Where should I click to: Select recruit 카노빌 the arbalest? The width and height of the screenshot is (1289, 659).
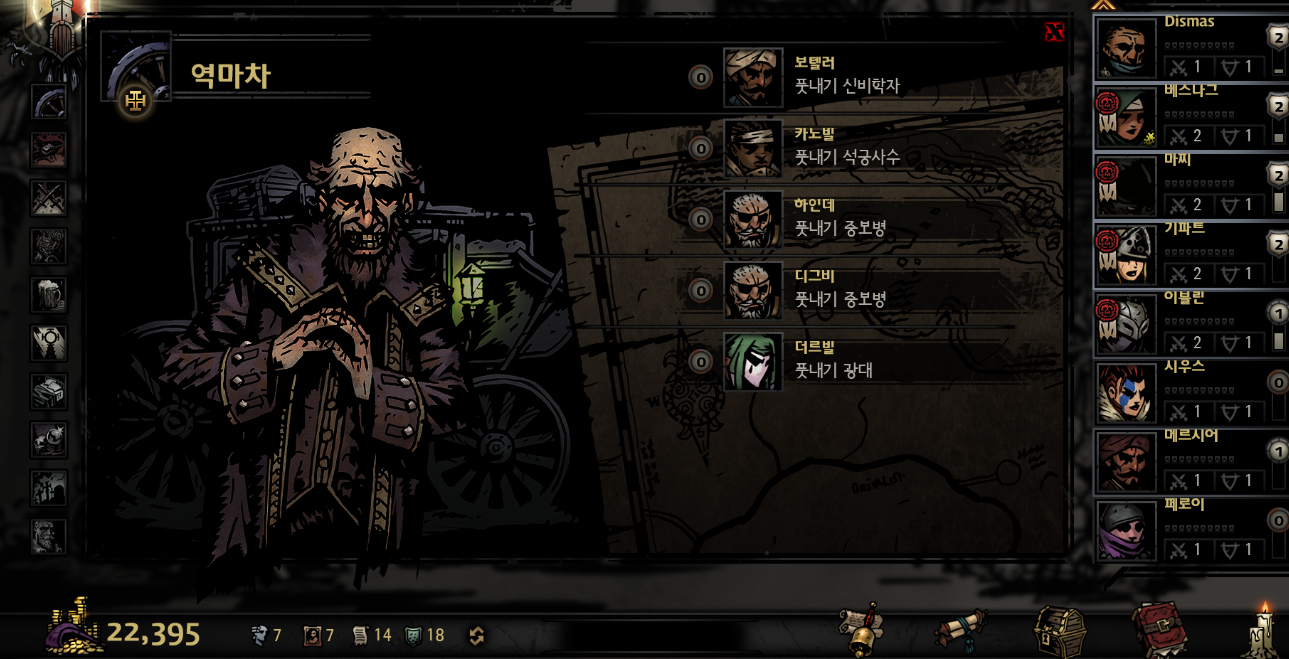pyautogui.click(x=753, y=148)
